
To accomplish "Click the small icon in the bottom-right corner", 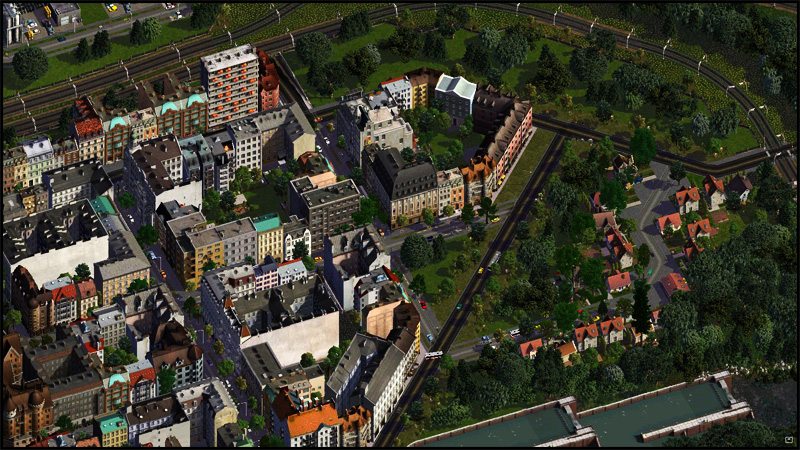I will click(788, 439).
